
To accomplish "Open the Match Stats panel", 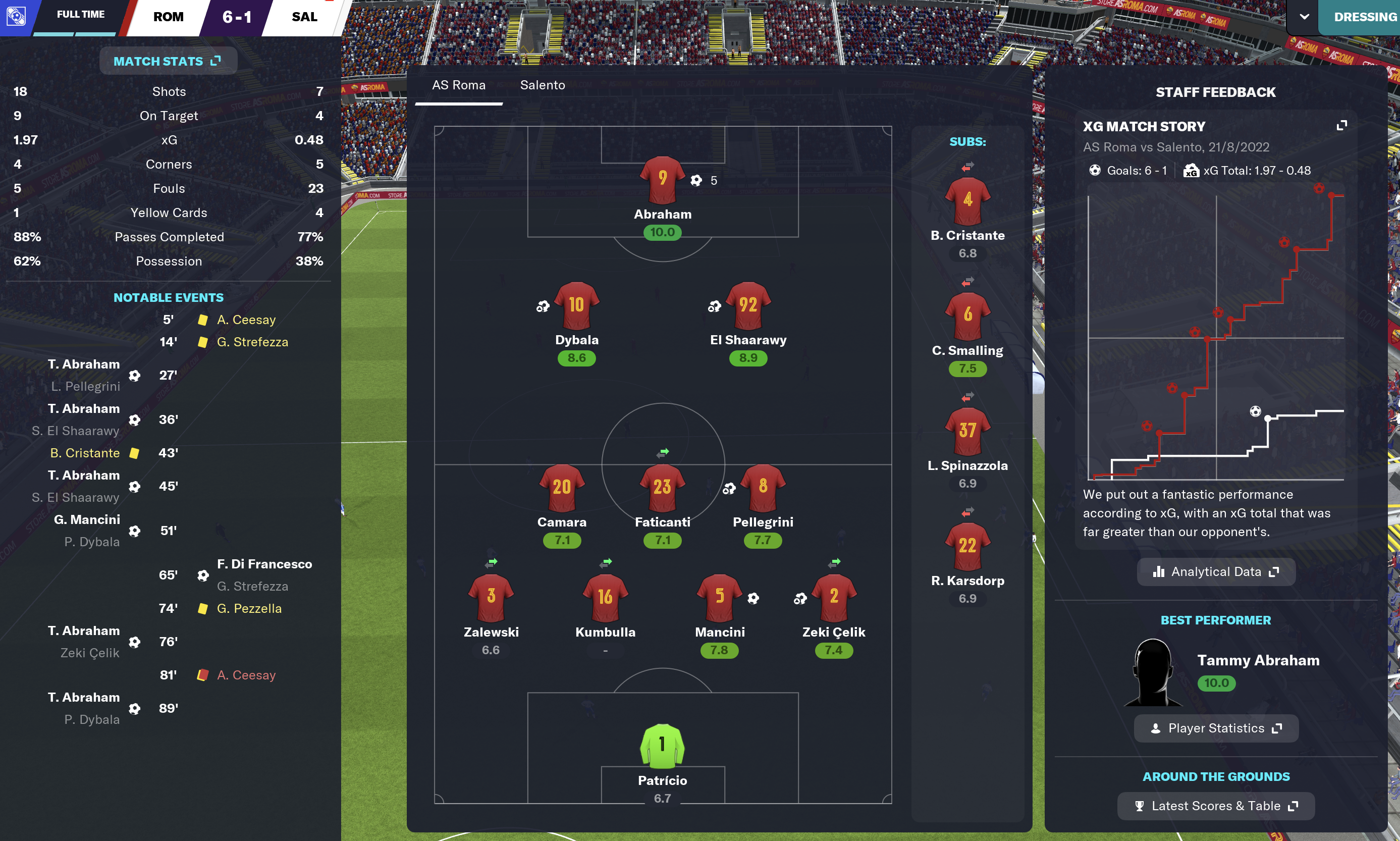I will 168,61.
